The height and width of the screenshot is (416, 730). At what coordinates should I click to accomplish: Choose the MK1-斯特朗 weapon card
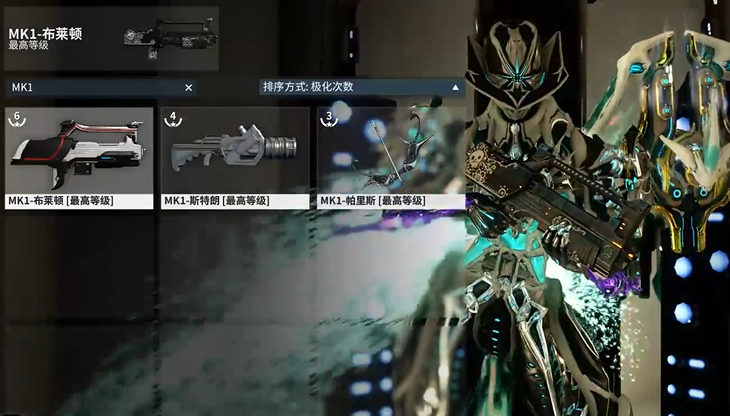click(235, 157)
